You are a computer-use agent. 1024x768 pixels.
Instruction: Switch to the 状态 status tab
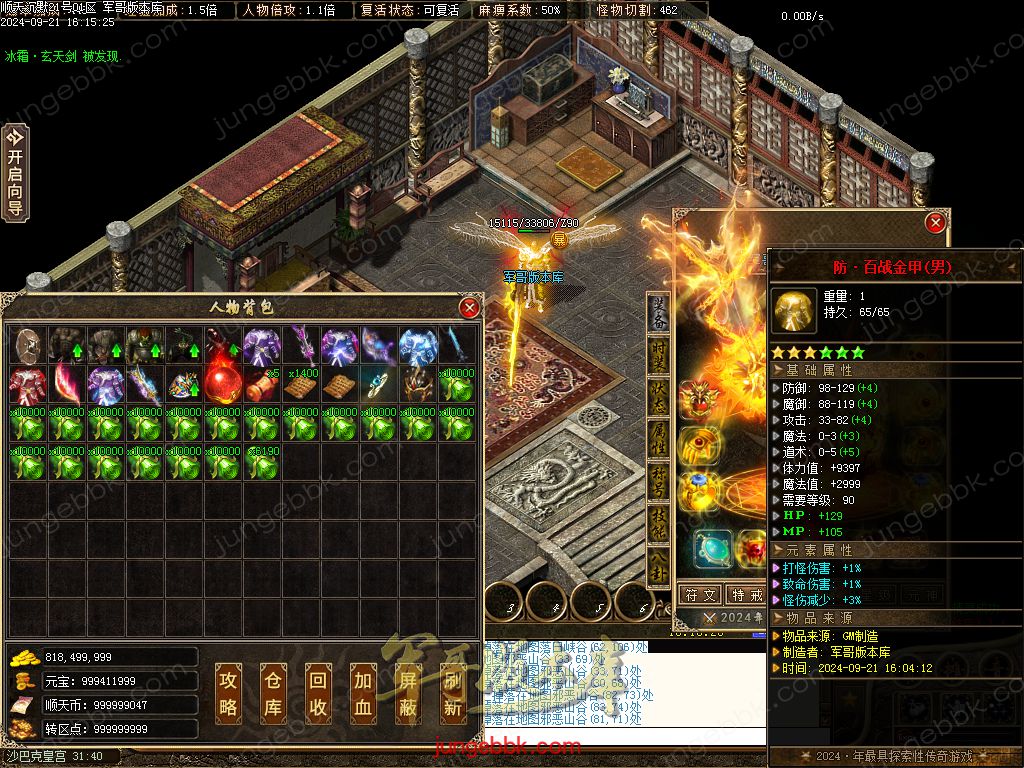659,396
